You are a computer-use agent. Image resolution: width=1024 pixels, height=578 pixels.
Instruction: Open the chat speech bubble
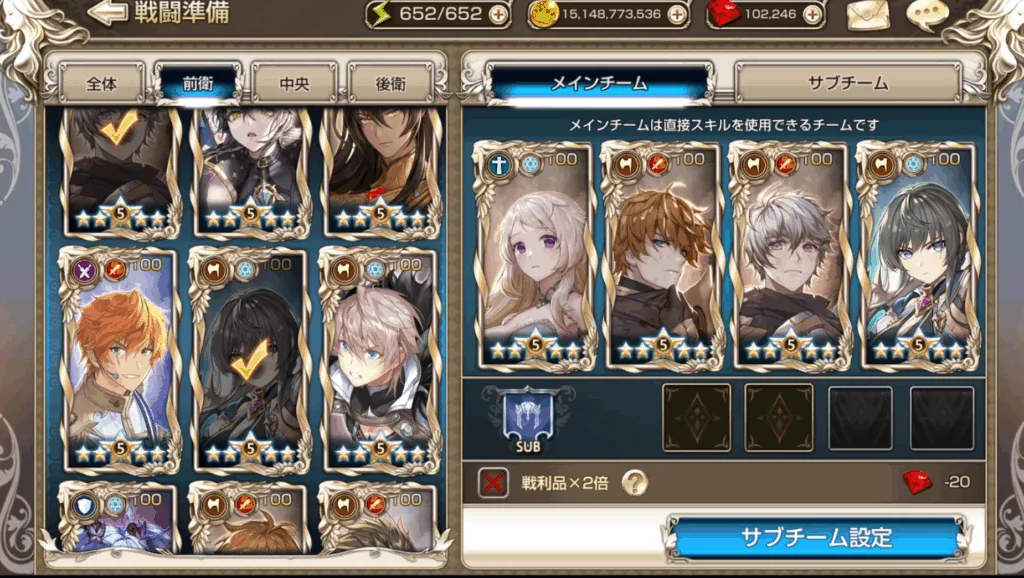point(927,15)
